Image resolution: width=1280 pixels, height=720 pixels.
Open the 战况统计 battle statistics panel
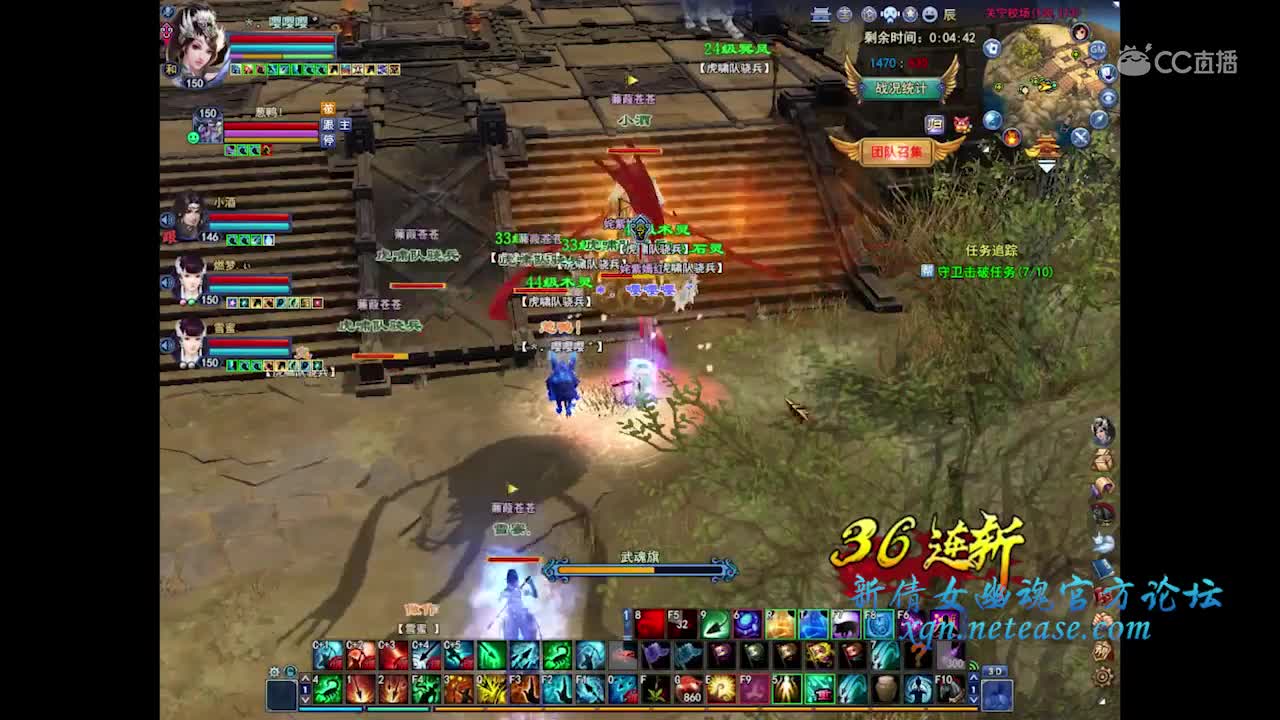tap(903, 89)
